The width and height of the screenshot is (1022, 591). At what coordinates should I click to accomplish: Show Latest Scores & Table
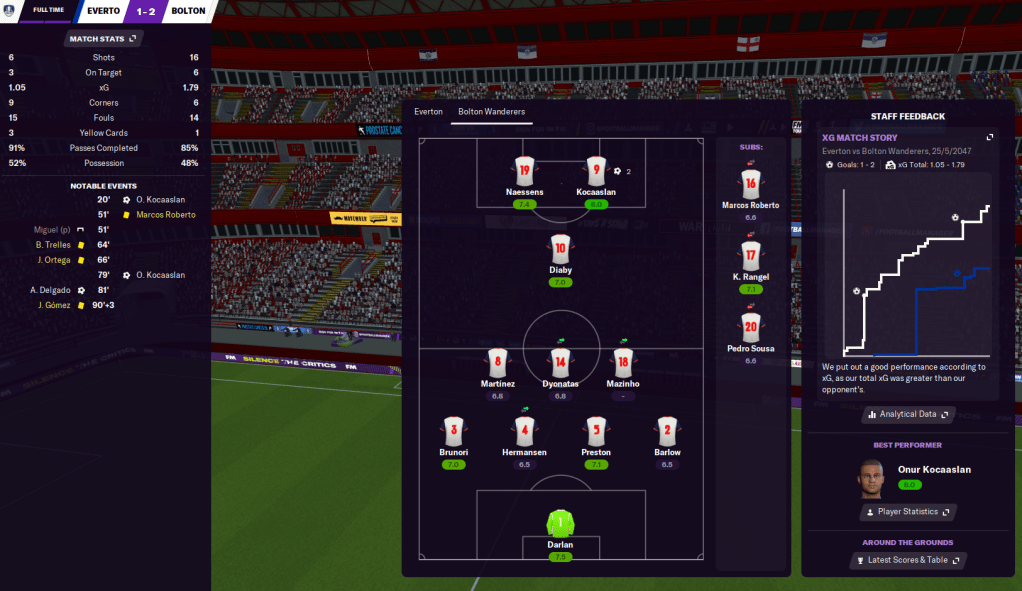click(x=908, y=560)
